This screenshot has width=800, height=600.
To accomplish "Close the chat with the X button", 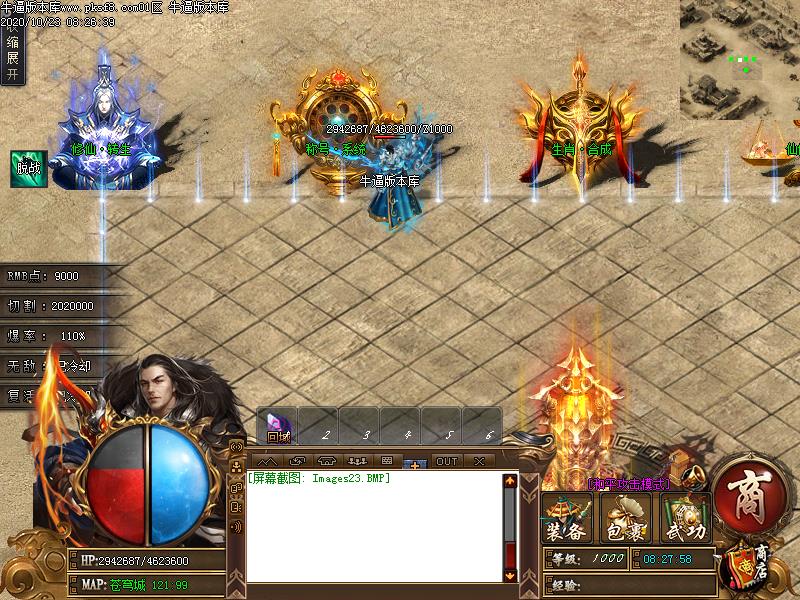I will pos(480,461).
